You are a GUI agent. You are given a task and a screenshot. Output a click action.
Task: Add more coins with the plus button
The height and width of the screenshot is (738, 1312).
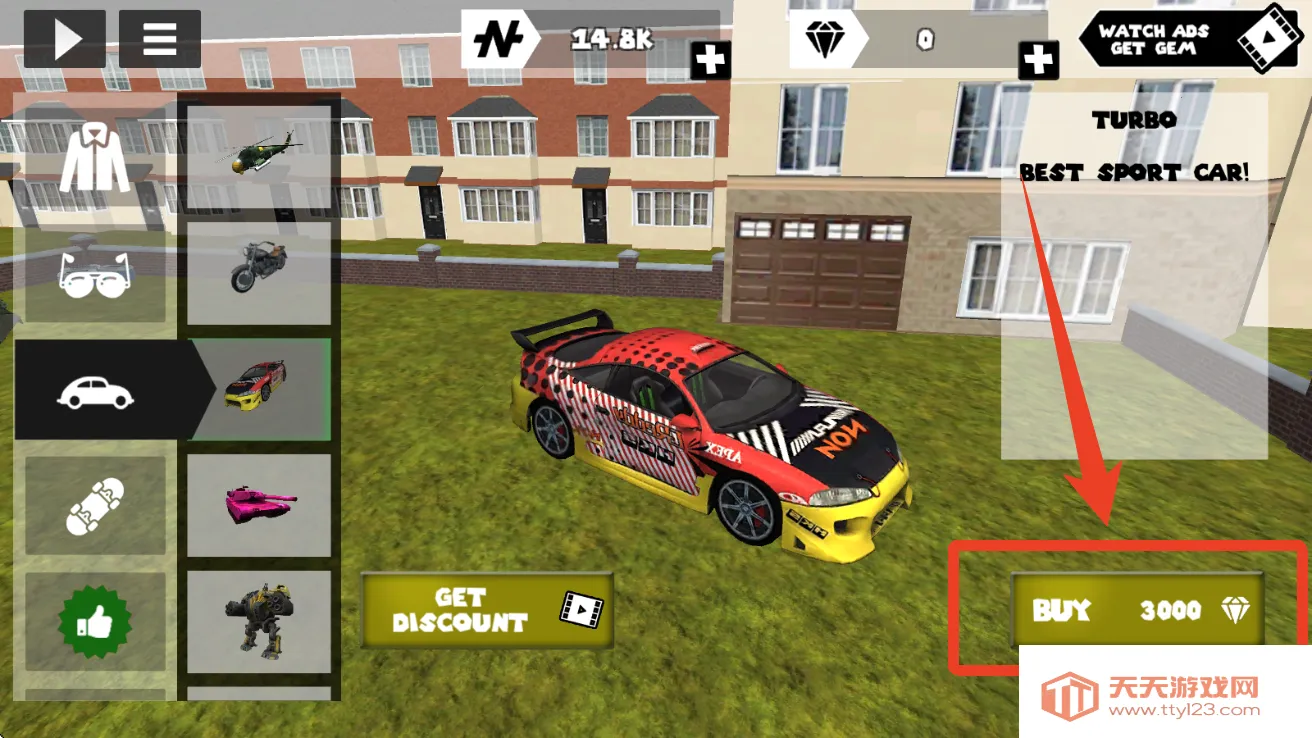pos(710,61)
